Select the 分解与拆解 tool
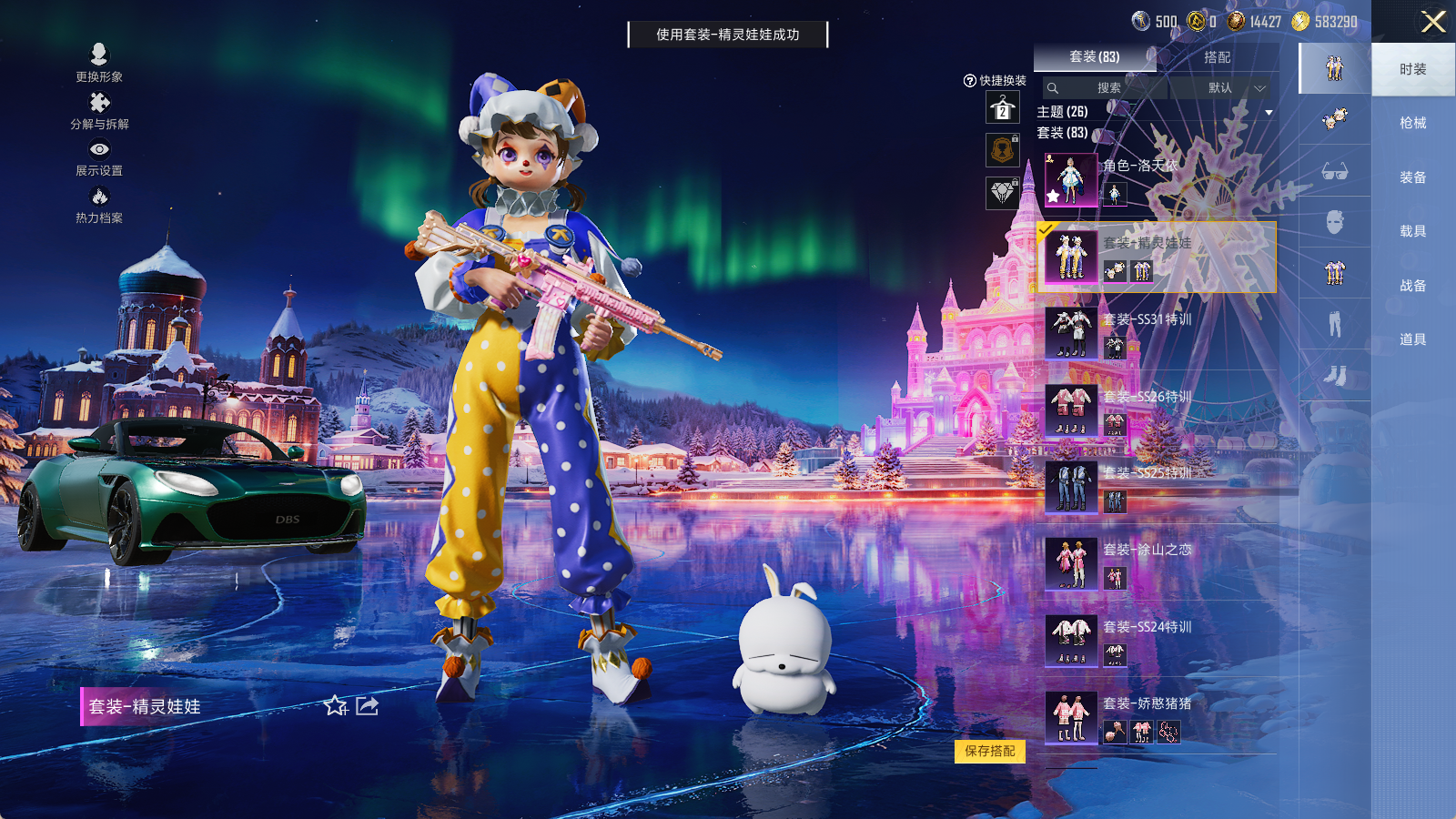The width and height of the screenshot is (1456, 819). pyautogui.click(x=98, y=114)
